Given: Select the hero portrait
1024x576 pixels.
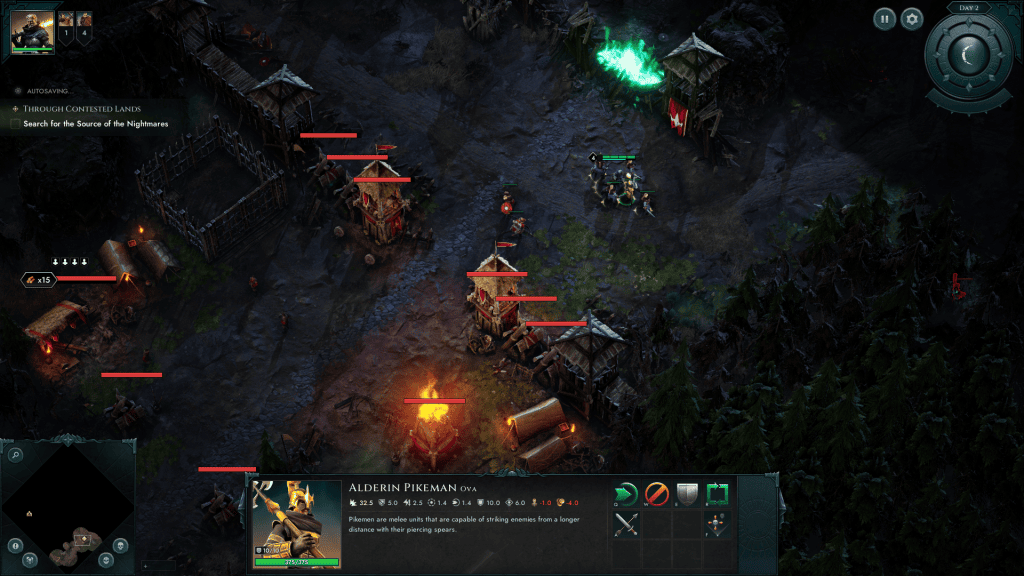Looking at the screenshot, I should (x=32, y=32).
